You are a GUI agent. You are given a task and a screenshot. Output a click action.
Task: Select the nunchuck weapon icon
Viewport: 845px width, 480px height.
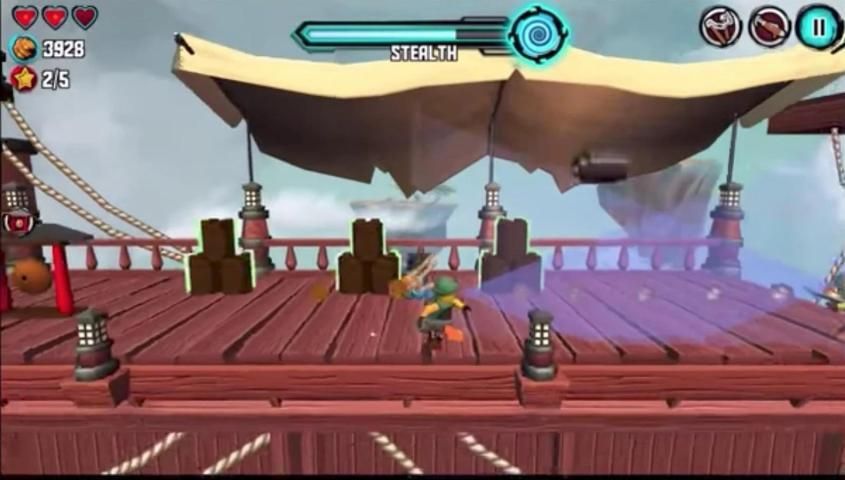pos(720,27)
